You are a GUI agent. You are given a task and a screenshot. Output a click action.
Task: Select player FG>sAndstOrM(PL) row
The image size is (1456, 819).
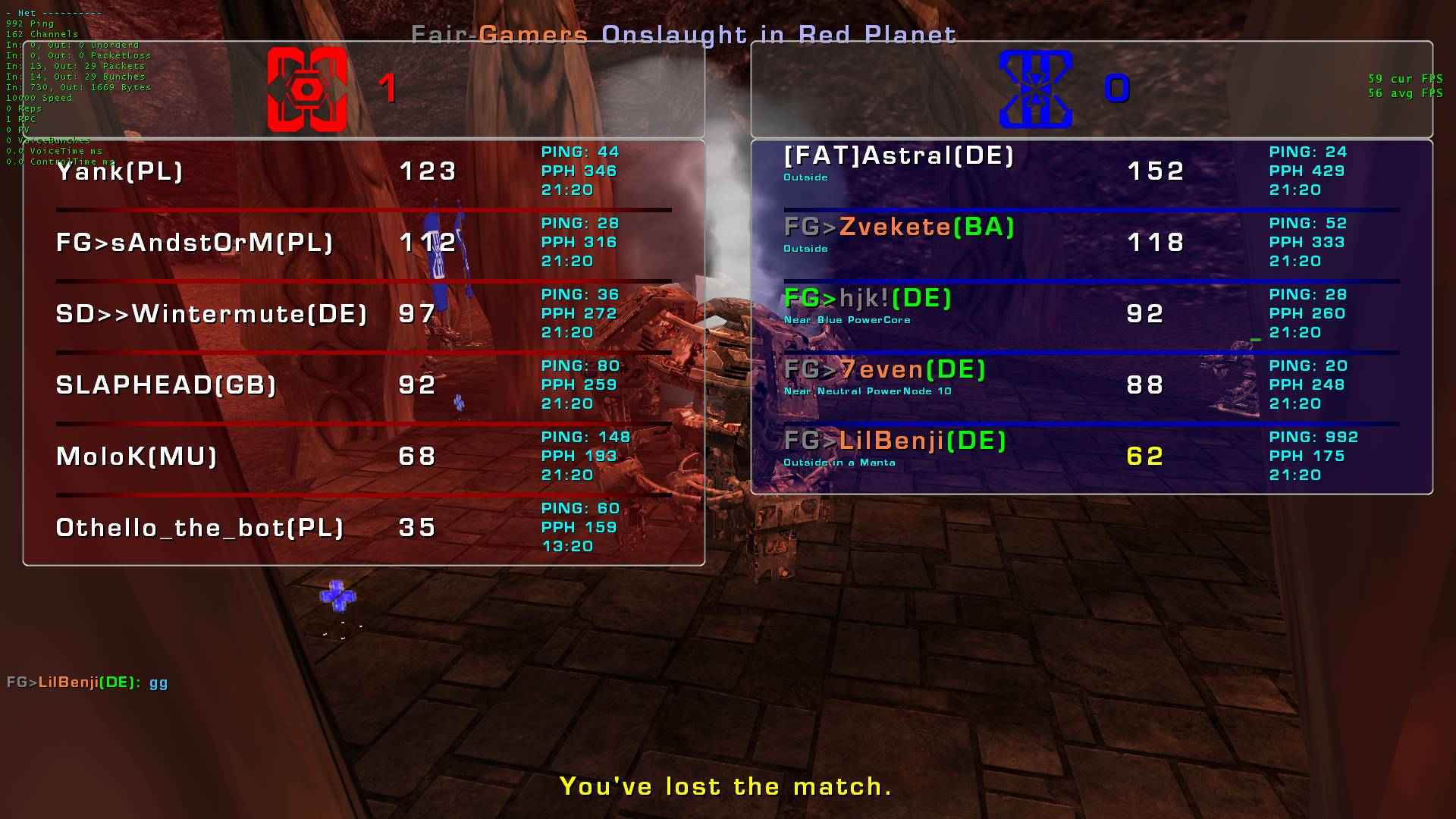pos(195,243)
